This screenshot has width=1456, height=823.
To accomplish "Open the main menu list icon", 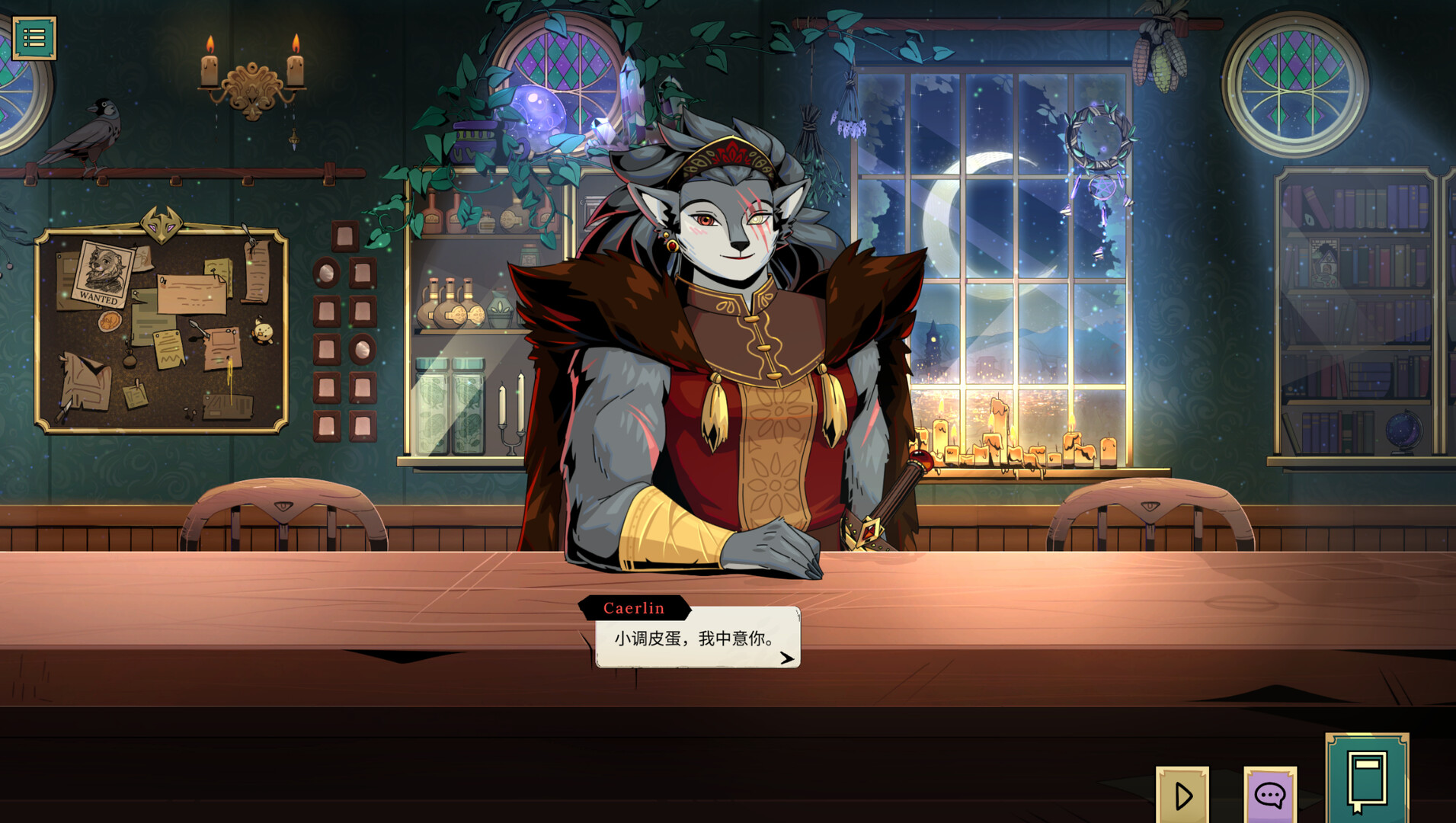I will pos(36,36).
